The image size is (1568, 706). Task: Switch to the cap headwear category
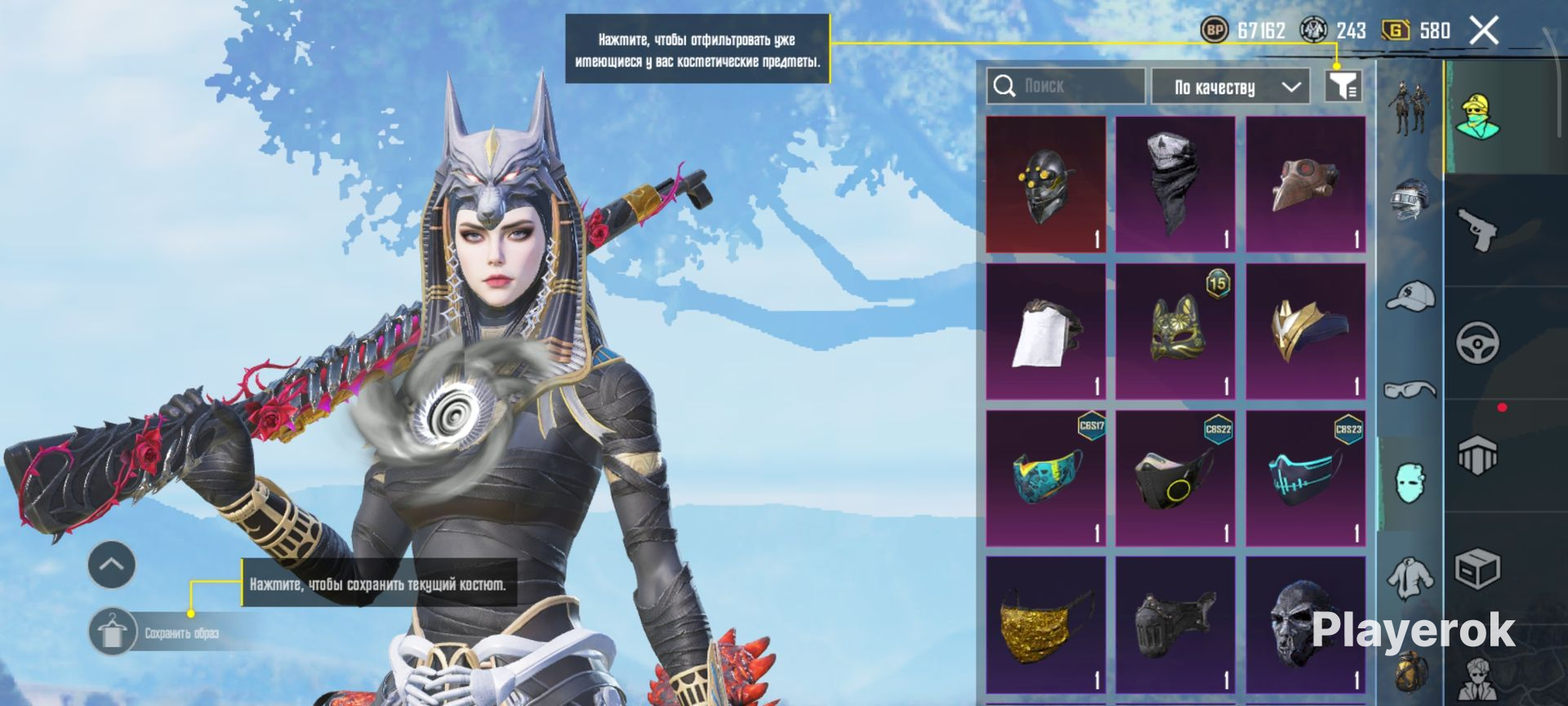coord(1410,296)
